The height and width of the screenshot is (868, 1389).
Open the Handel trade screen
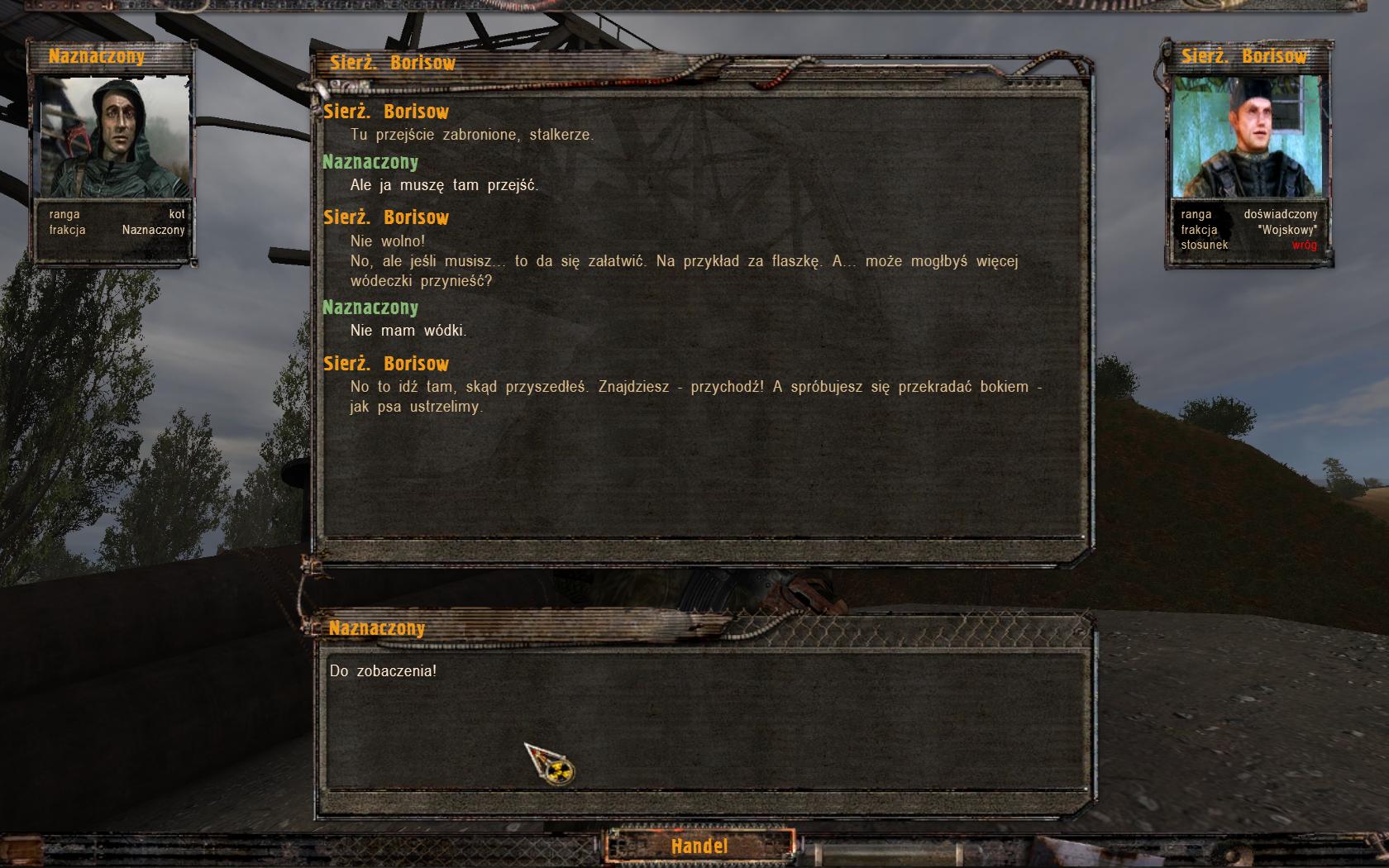coord(699,846)
